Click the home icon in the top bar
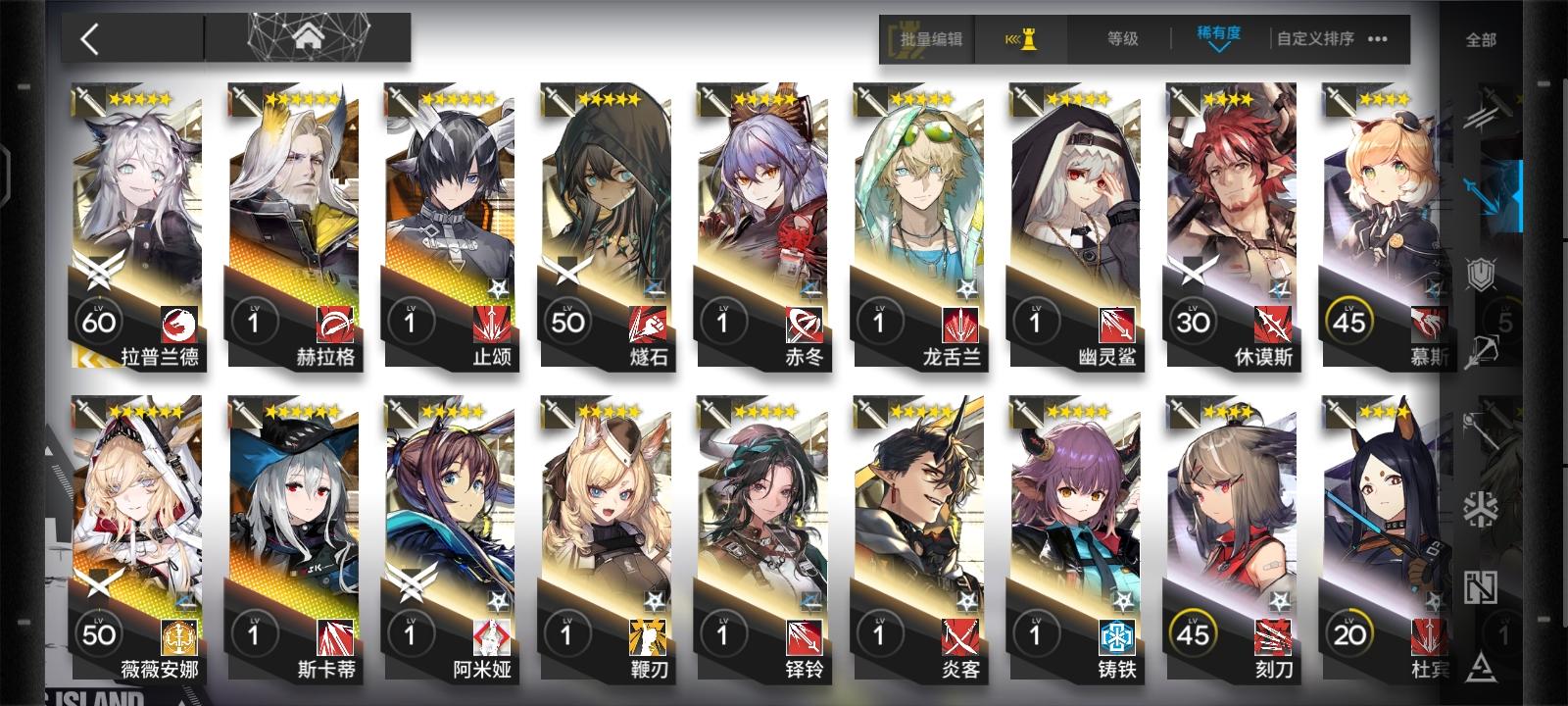The width and height of the screenshot is (1568, 706). 310,37
